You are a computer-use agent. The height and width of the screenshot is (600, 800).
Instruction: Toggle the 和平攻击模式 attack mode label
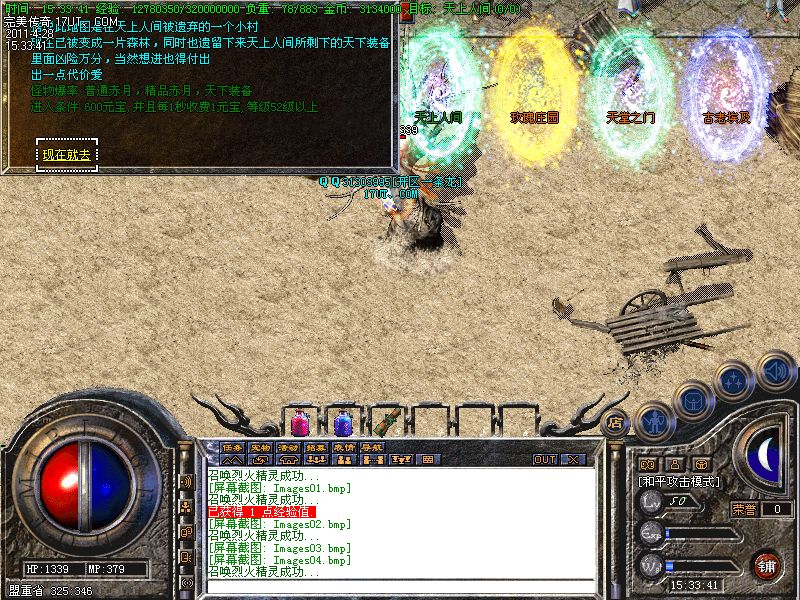point(680,481)
